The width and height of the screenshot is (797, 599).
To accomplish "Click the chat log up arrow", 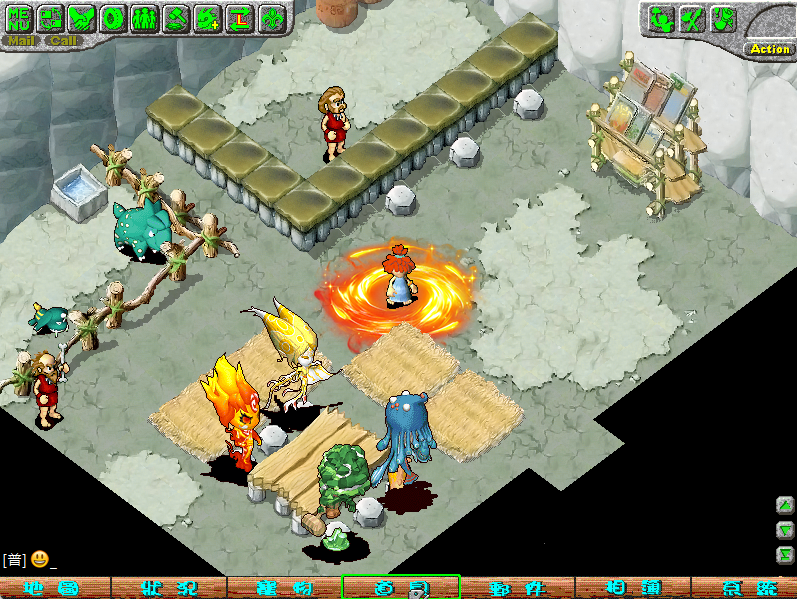I will point(785,505).
